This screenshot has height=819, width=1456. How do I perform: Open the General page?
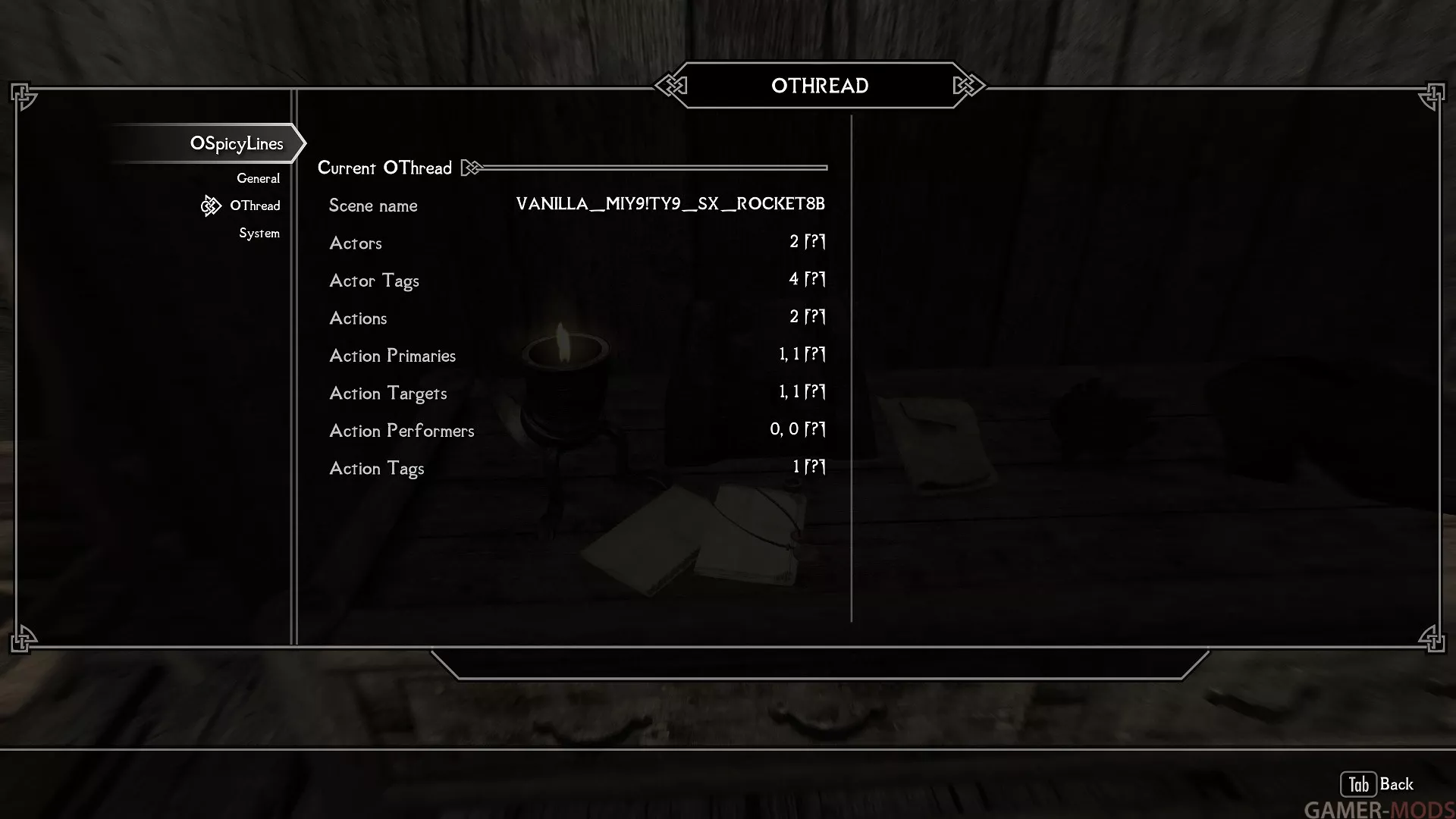point(258,178)
